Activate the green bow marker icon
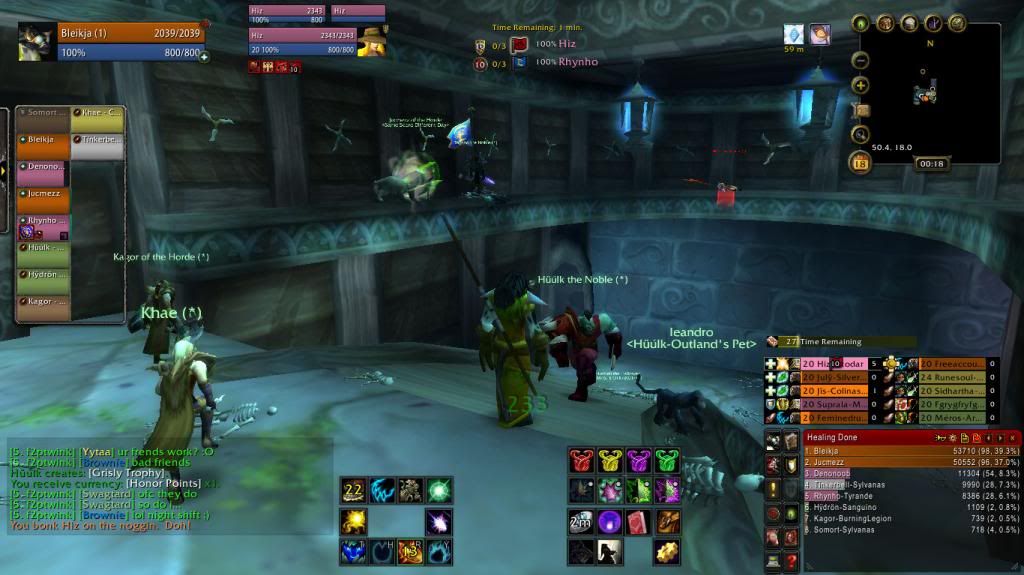1024x575 pixels. coord(666,461)
